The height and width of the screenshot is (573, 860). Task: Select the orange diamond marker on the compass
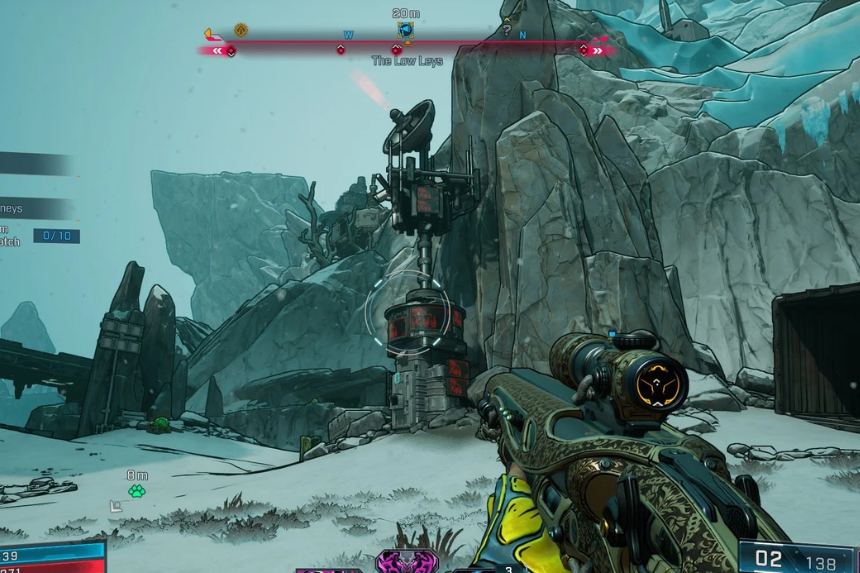tap(240, 30)
